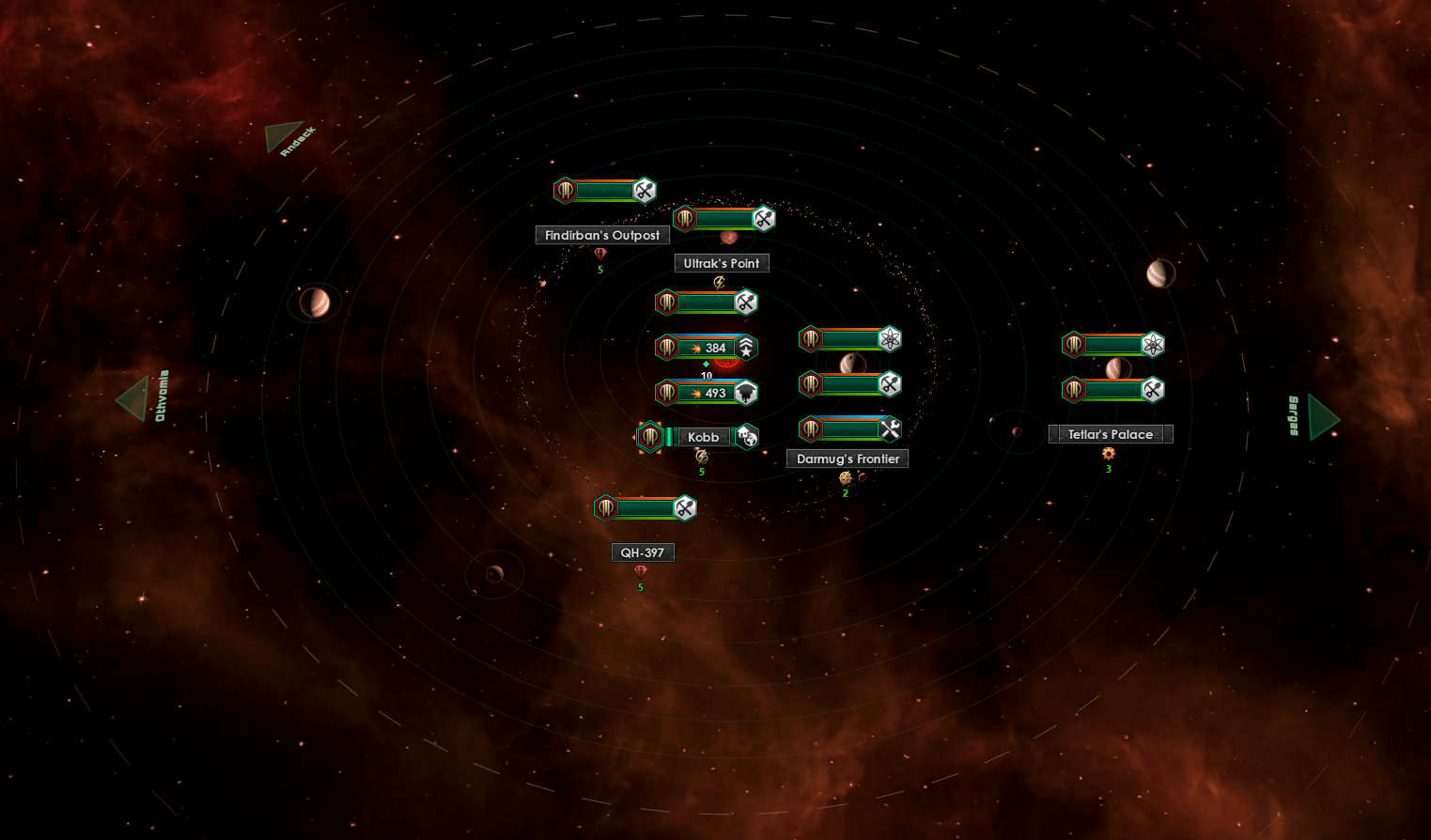
Task: Click the orange gear deposit icon below Tetlar's Palace
Action: 1109,454
